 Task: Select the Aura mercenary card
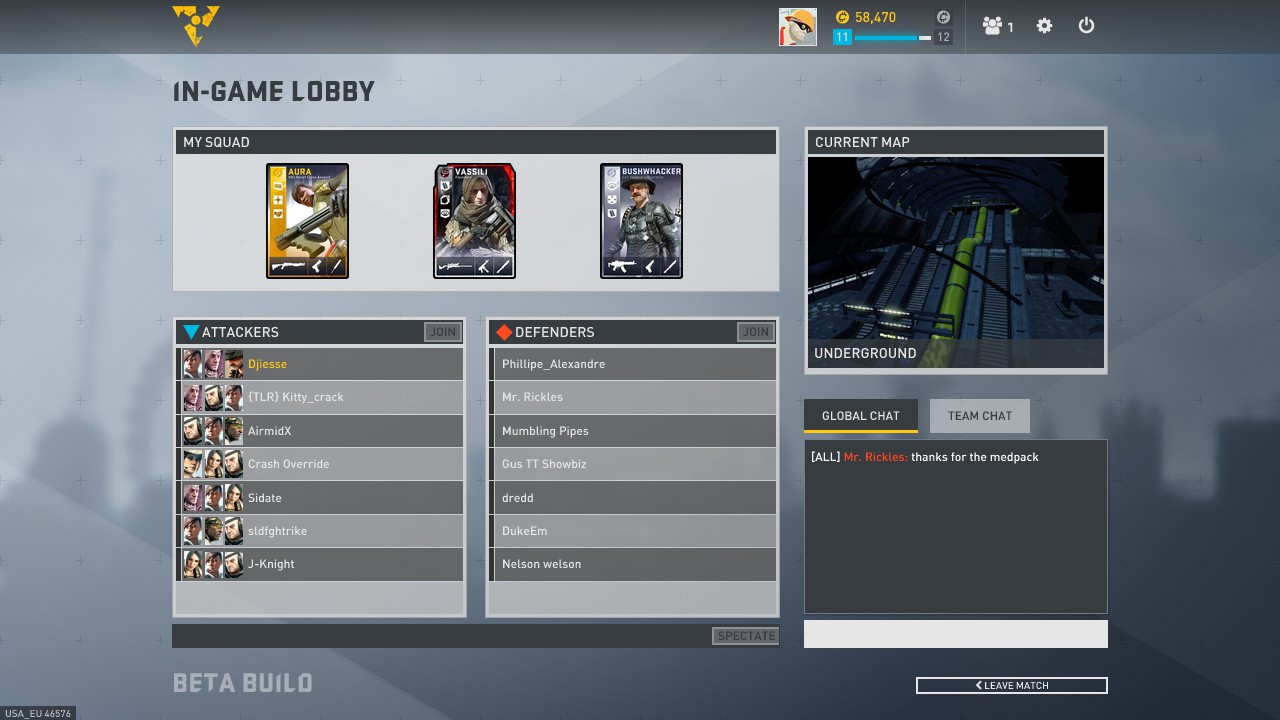point(307,221)
